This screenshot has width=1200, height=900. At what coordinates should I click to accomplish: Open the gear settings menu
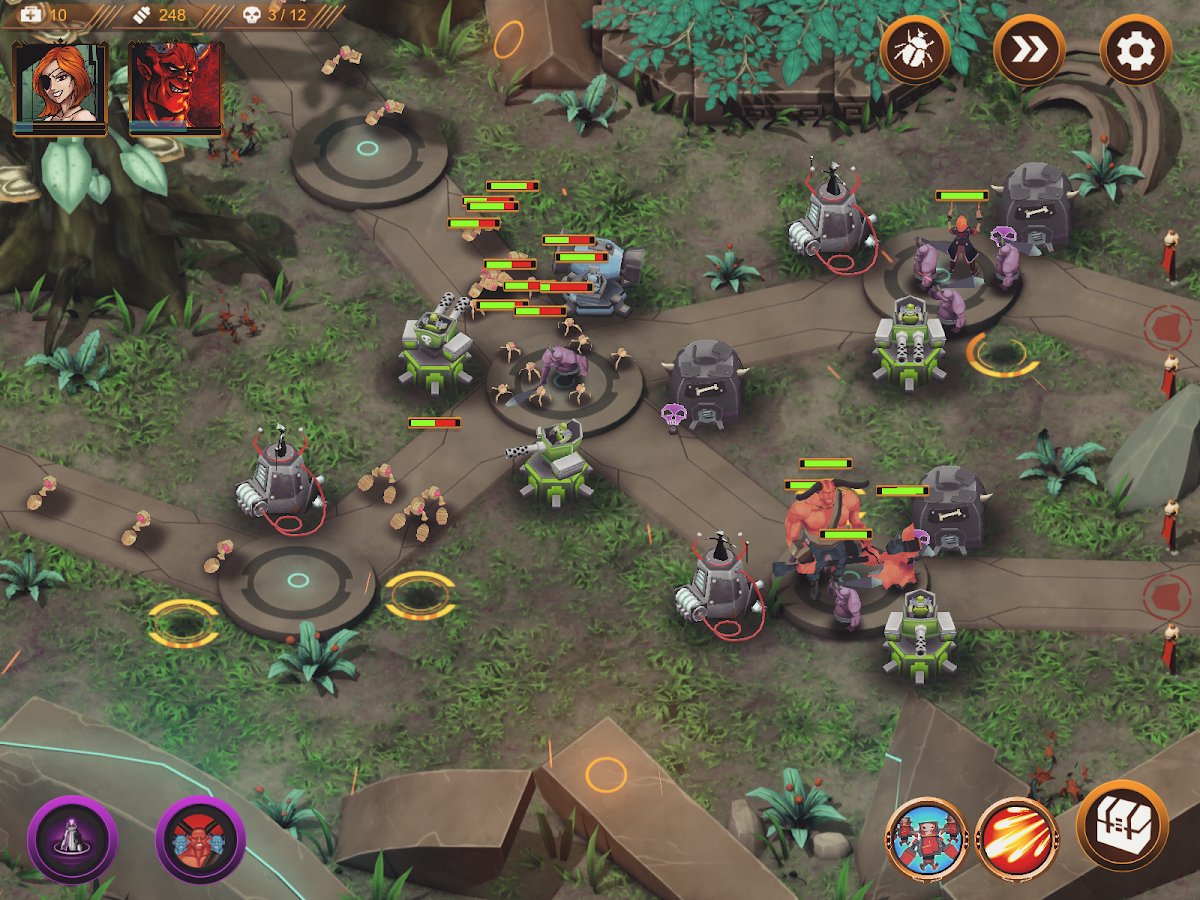coord(1135,49)
